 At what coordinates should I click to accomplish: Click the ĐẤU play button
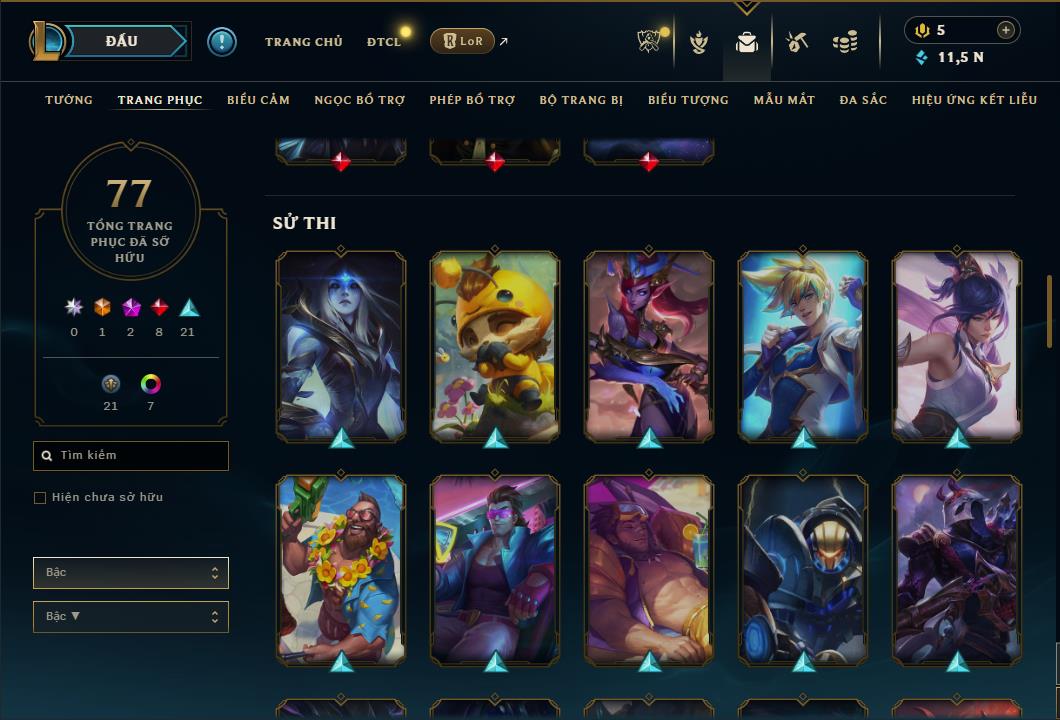[122, 41]
